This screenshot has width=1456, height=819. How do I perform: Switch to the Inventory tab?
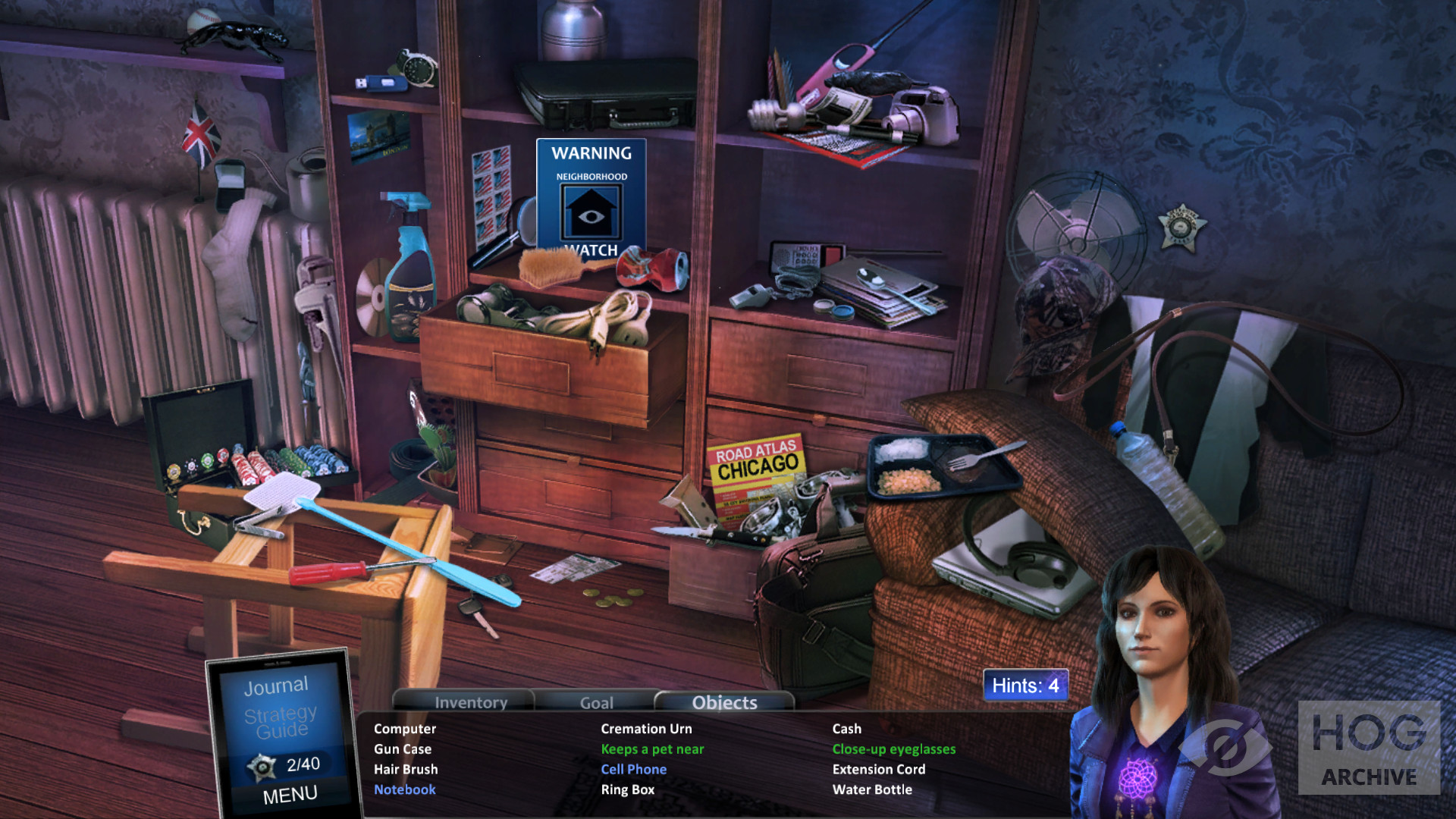pos(471,702)
